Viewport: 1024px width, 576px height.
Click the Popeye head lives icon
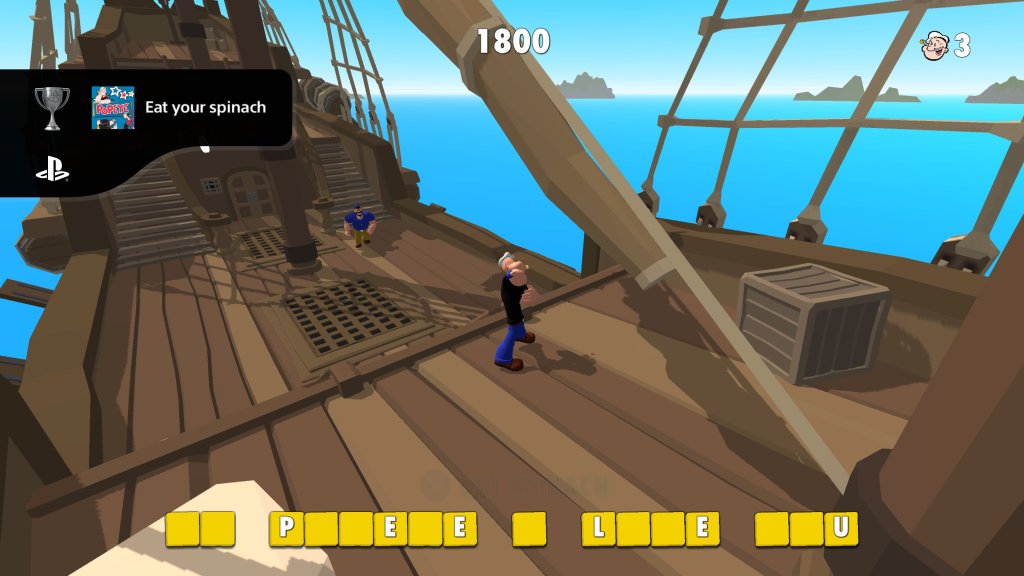[934, 45]
